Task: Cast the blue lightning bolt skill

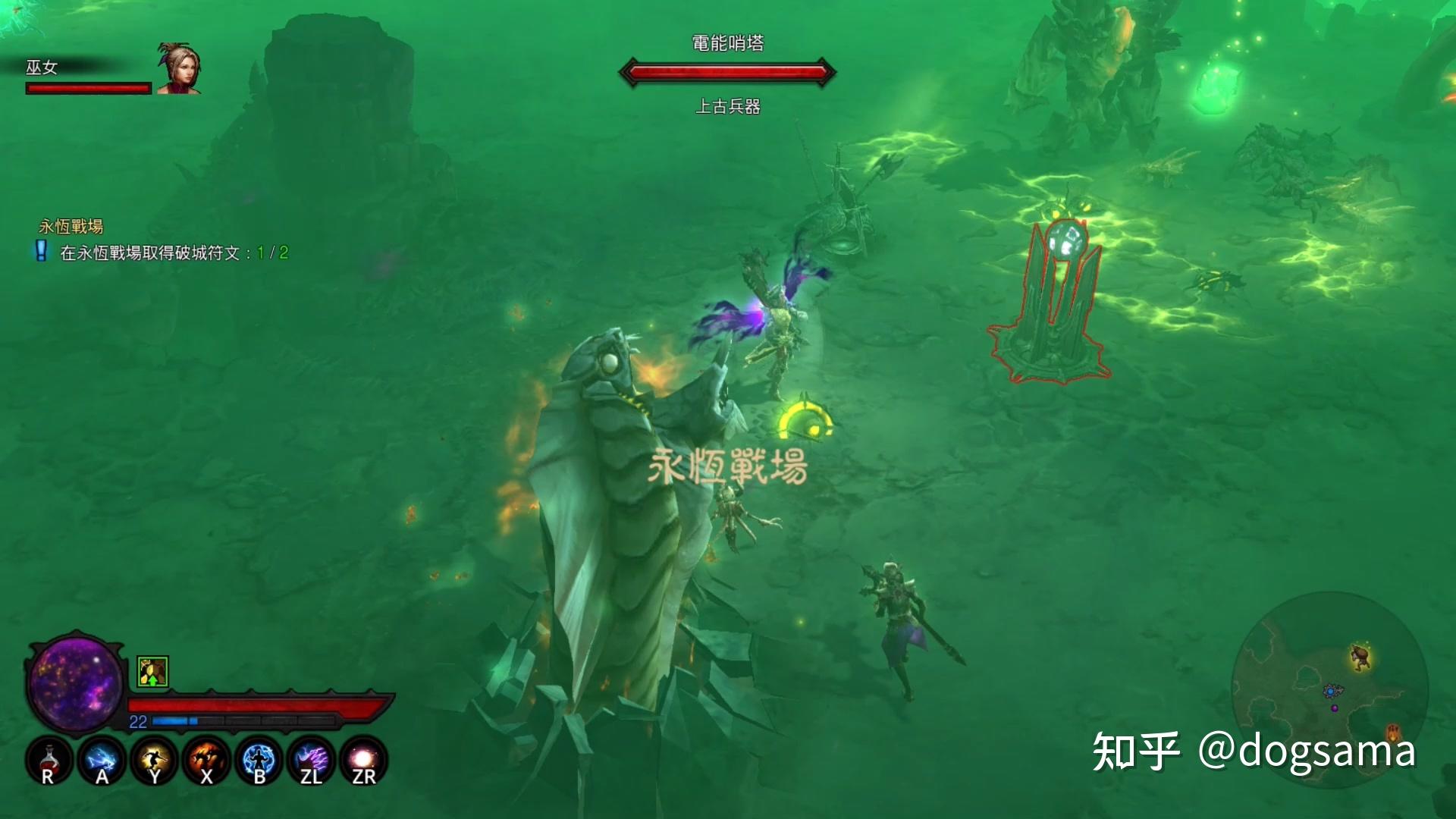Action: (x=102, y=760)
